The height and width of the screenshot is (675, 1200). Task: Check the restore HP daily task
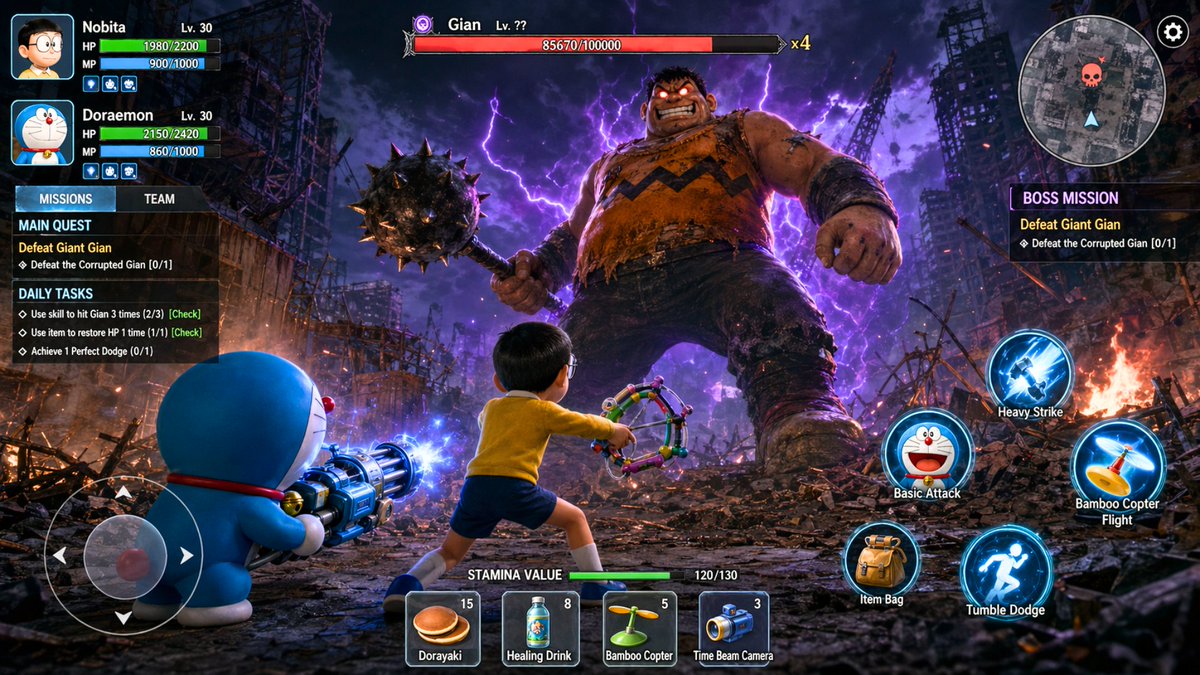coord(186,332)
